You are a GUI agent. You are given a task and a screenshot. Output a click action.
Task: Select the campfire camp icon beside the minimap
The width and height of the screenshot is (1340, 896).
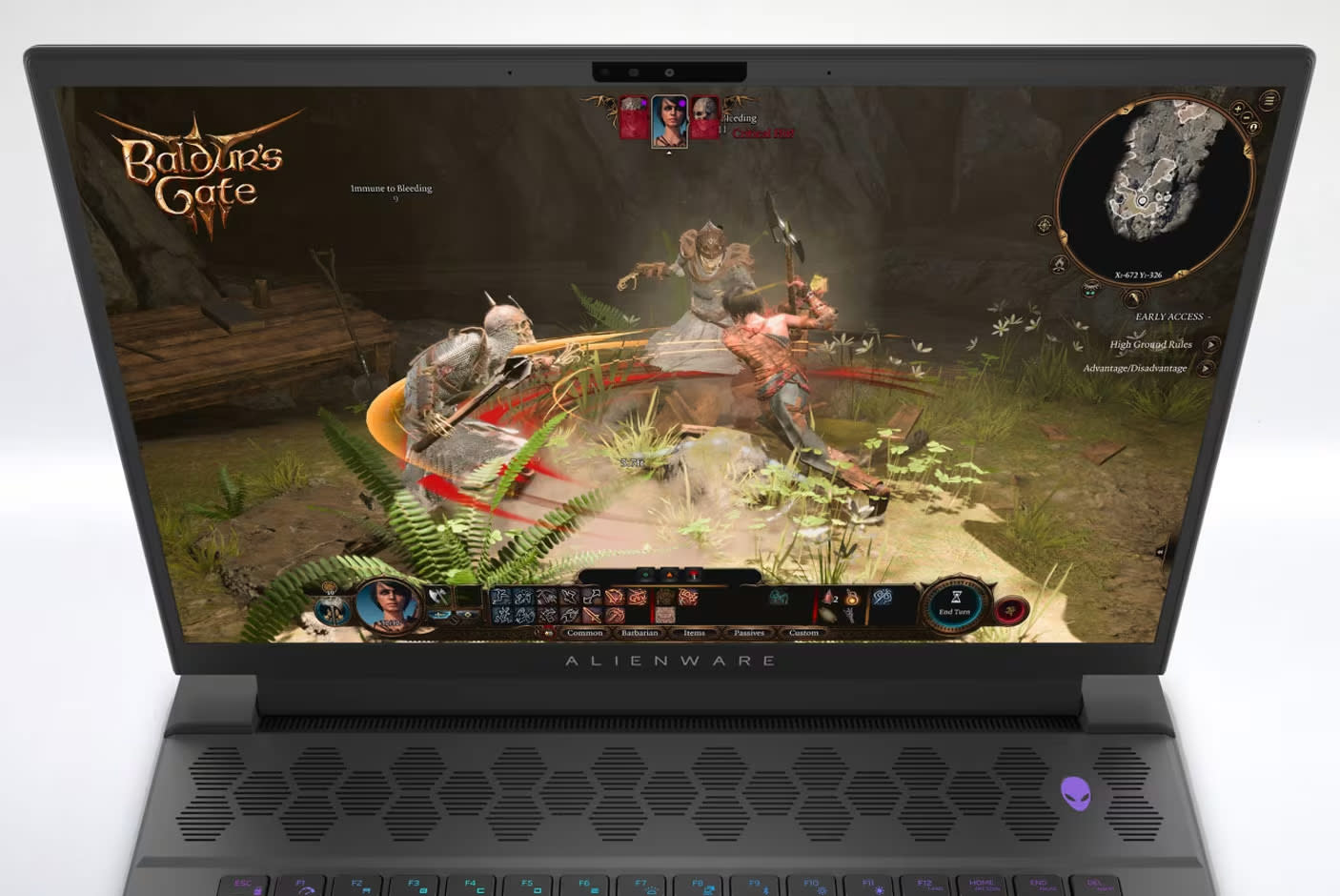tap(1059, 263)
